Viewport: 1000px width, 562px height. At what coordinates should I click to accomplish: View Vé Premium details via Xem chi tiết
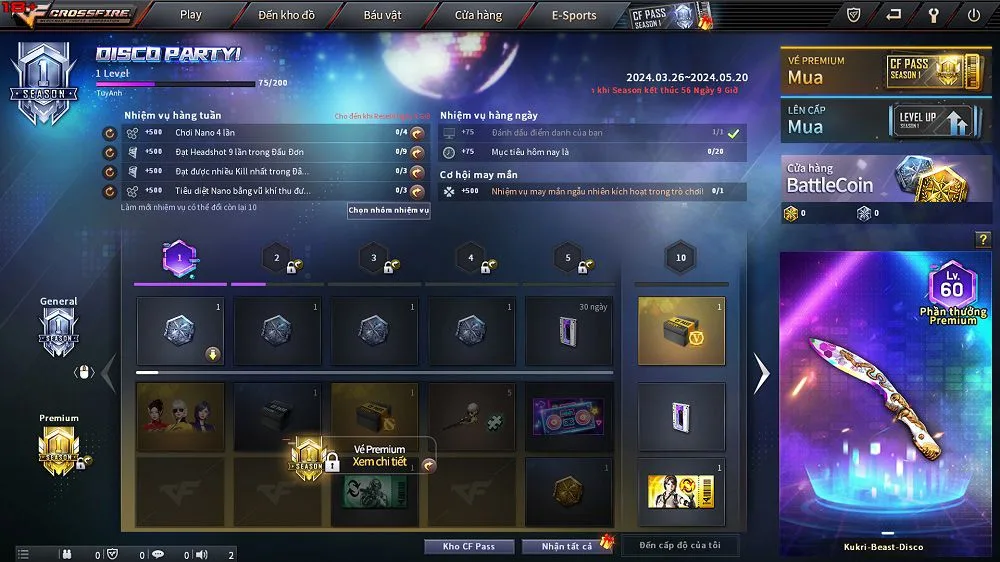[380, 462]
